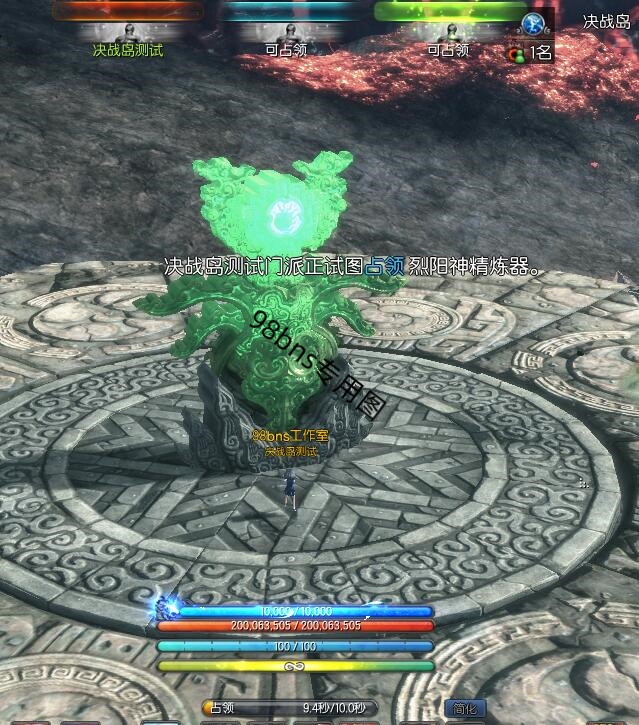Screen dimensions: 639x725
Task: Click the round blue faction icon
Action: point(535,24)
